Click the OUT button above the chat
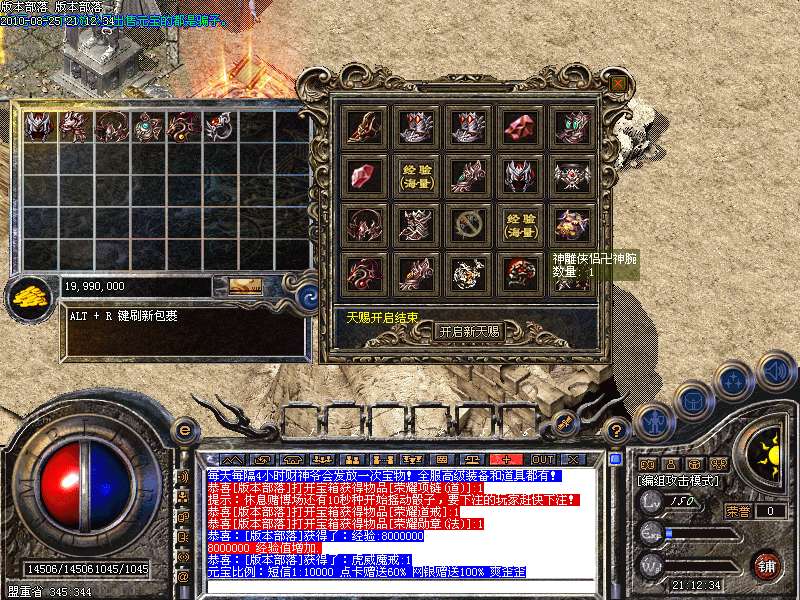800x600 pixels. pos(543,458)
